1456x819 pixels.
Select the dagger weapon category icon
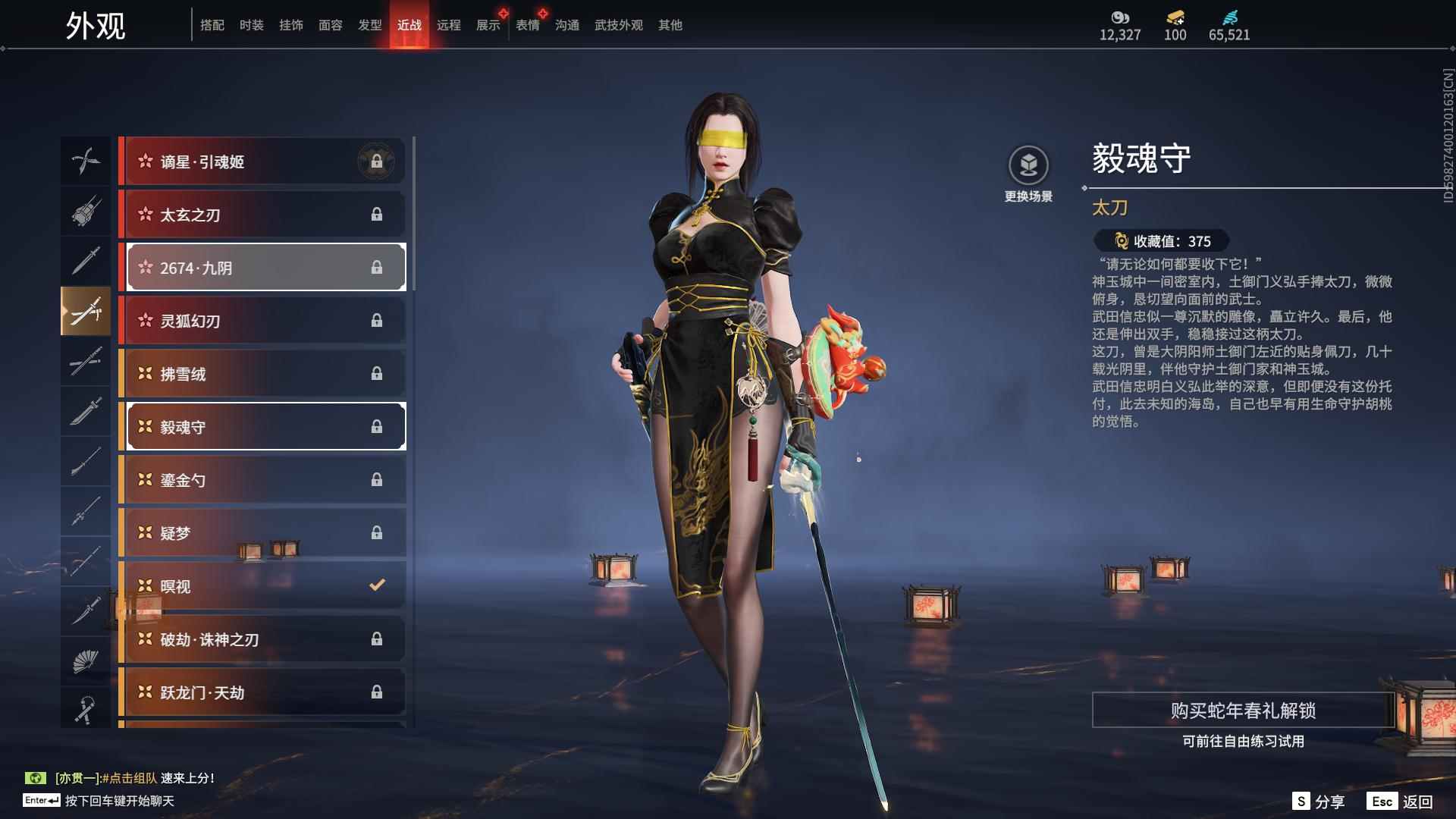click(x=86, y=610)
